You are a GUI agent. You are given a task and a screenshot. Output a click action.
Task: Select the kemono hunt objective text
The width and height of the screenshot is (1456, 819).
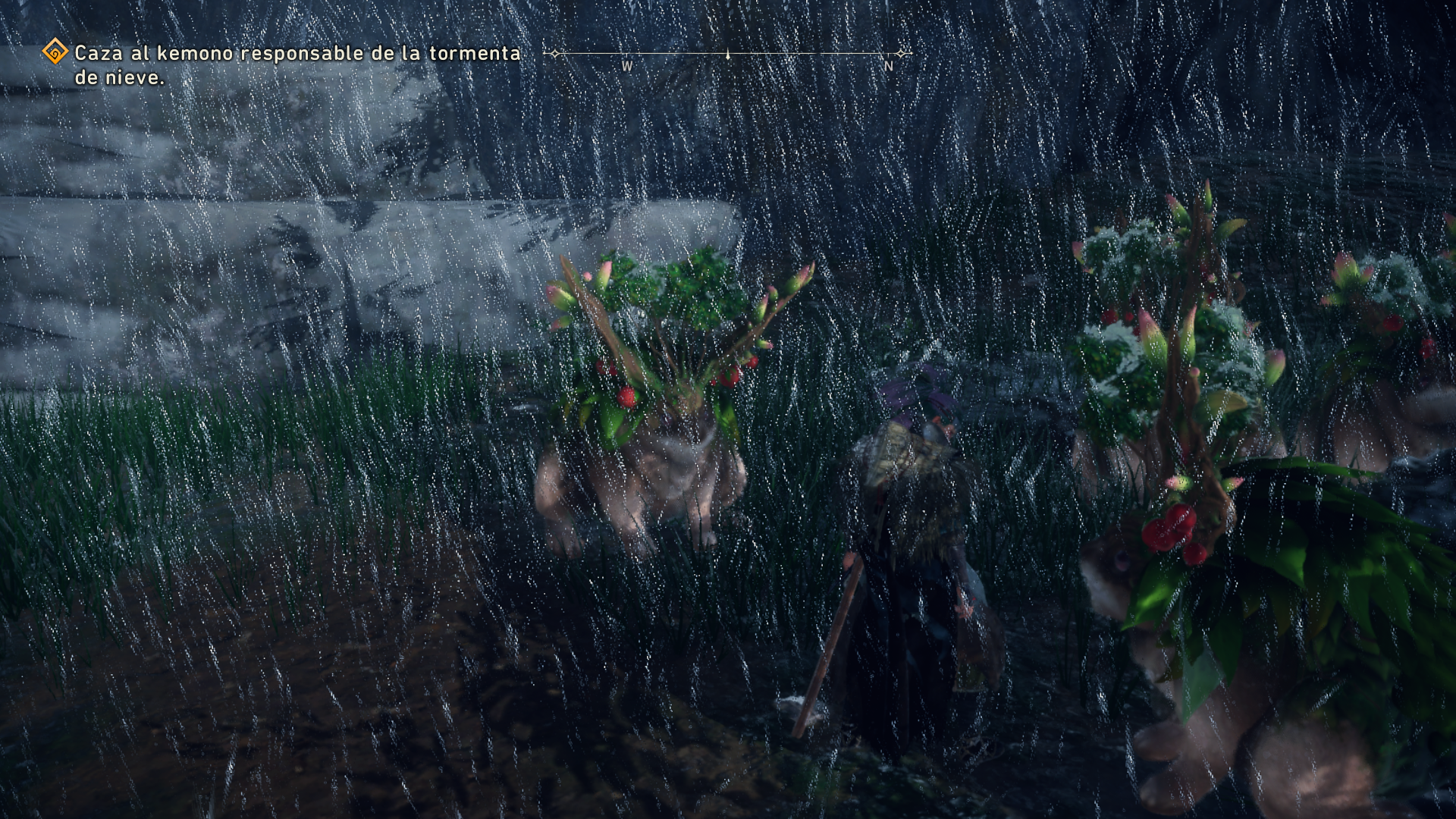click(297, 64)
